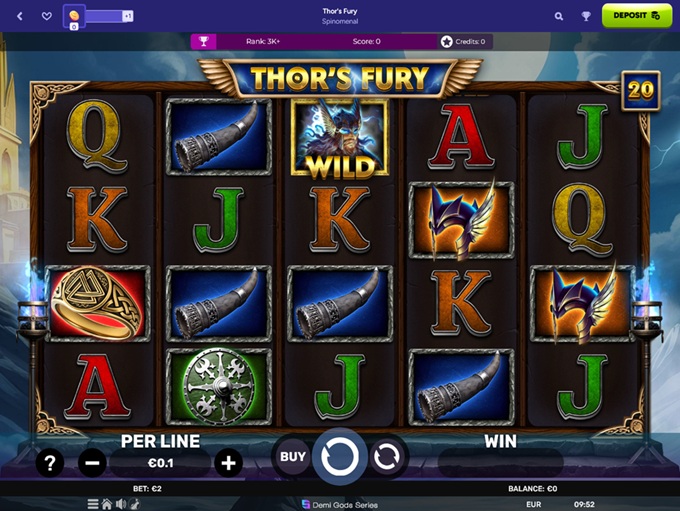680x511 pixels.
Task: Go back with the top-left arrow
Action: click(x=21, y=16)
